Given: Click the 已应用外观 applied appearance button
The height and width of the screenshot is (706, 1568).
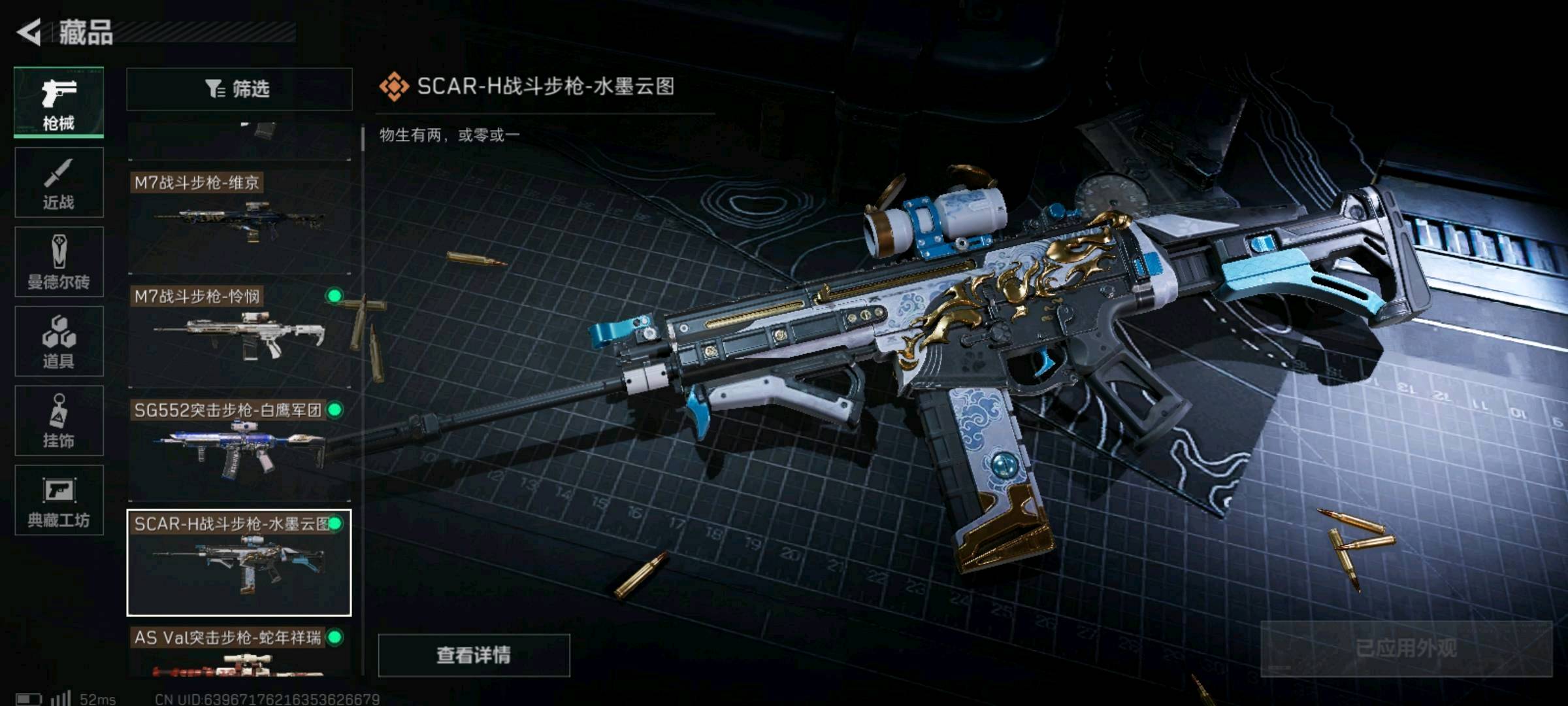Looking at the screenshot, I should click(x=1406, y=648).
